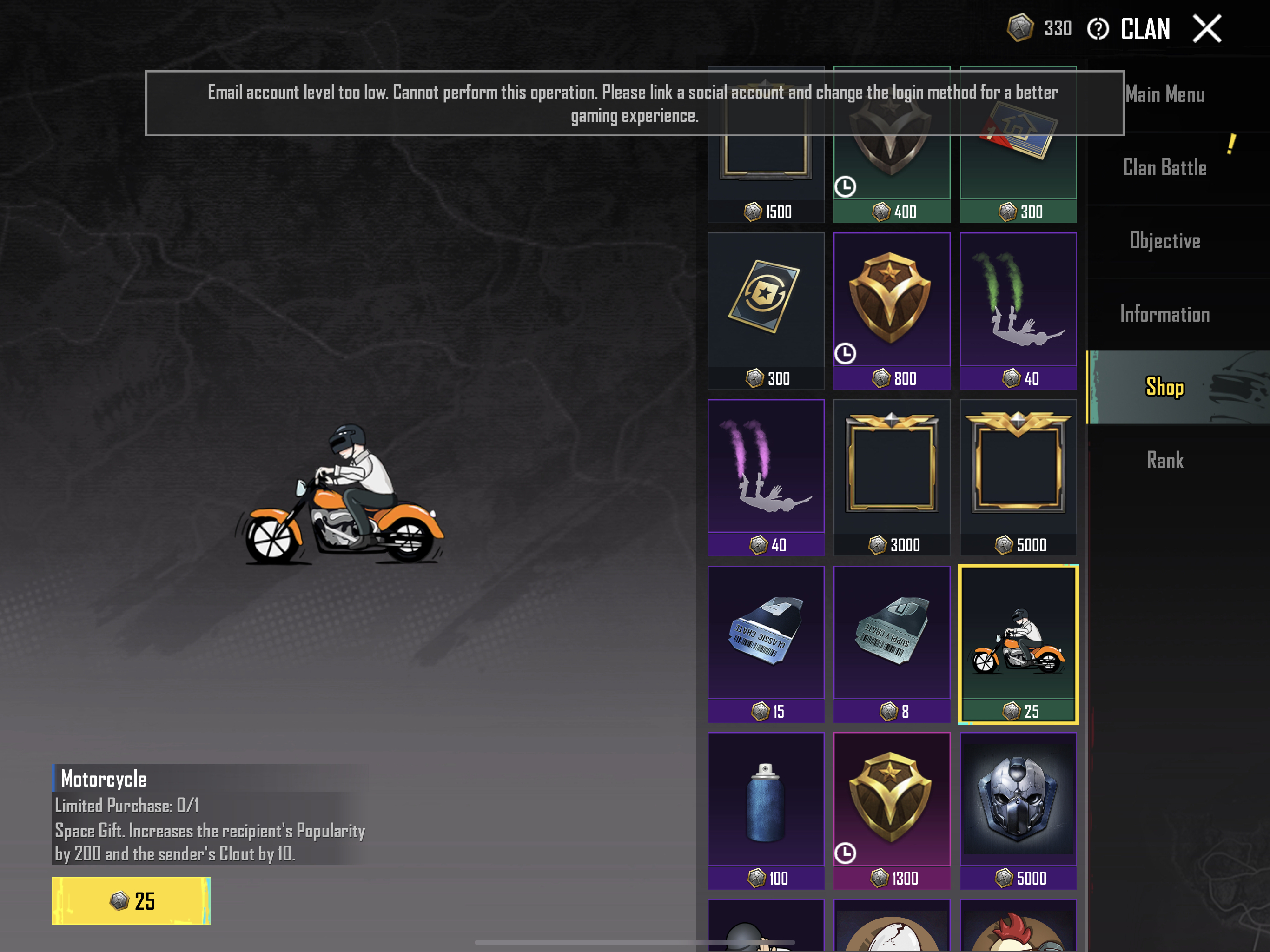Image resolution: width=1270 pixels, height=952 pixels.
Task: Select the Motorcycle shop item
Action: [x=1018, y=644]
